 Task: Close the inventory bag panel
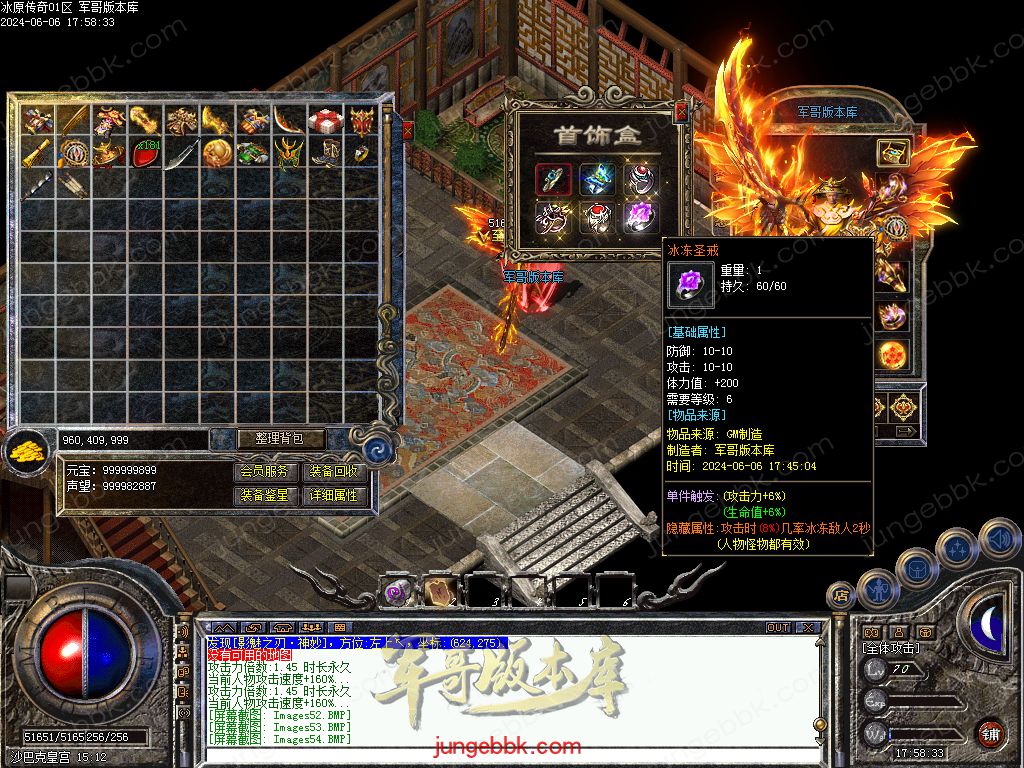coord(407,130)
